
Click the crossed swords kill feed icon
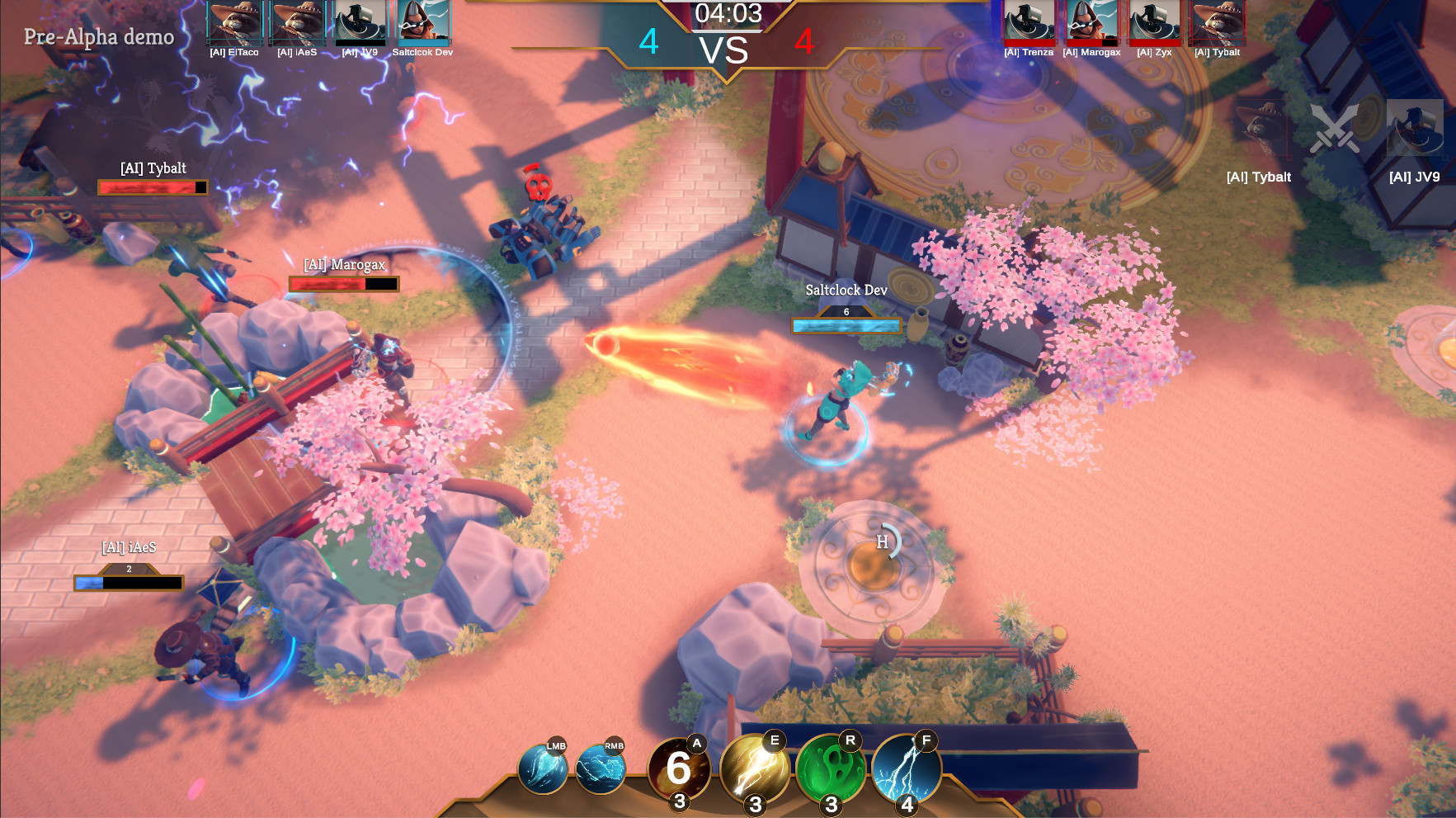(x=1335, y=129)
